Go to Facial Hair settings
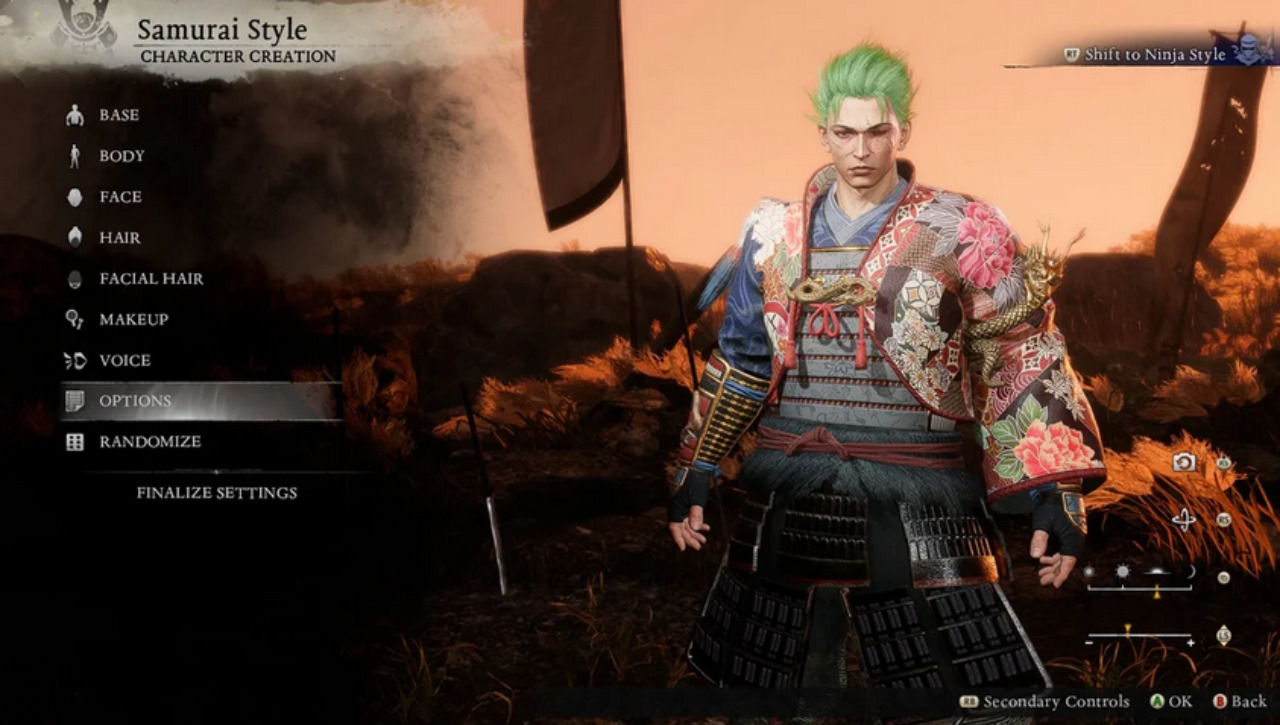The image size is (1280, 725). (x=150, y=279)
